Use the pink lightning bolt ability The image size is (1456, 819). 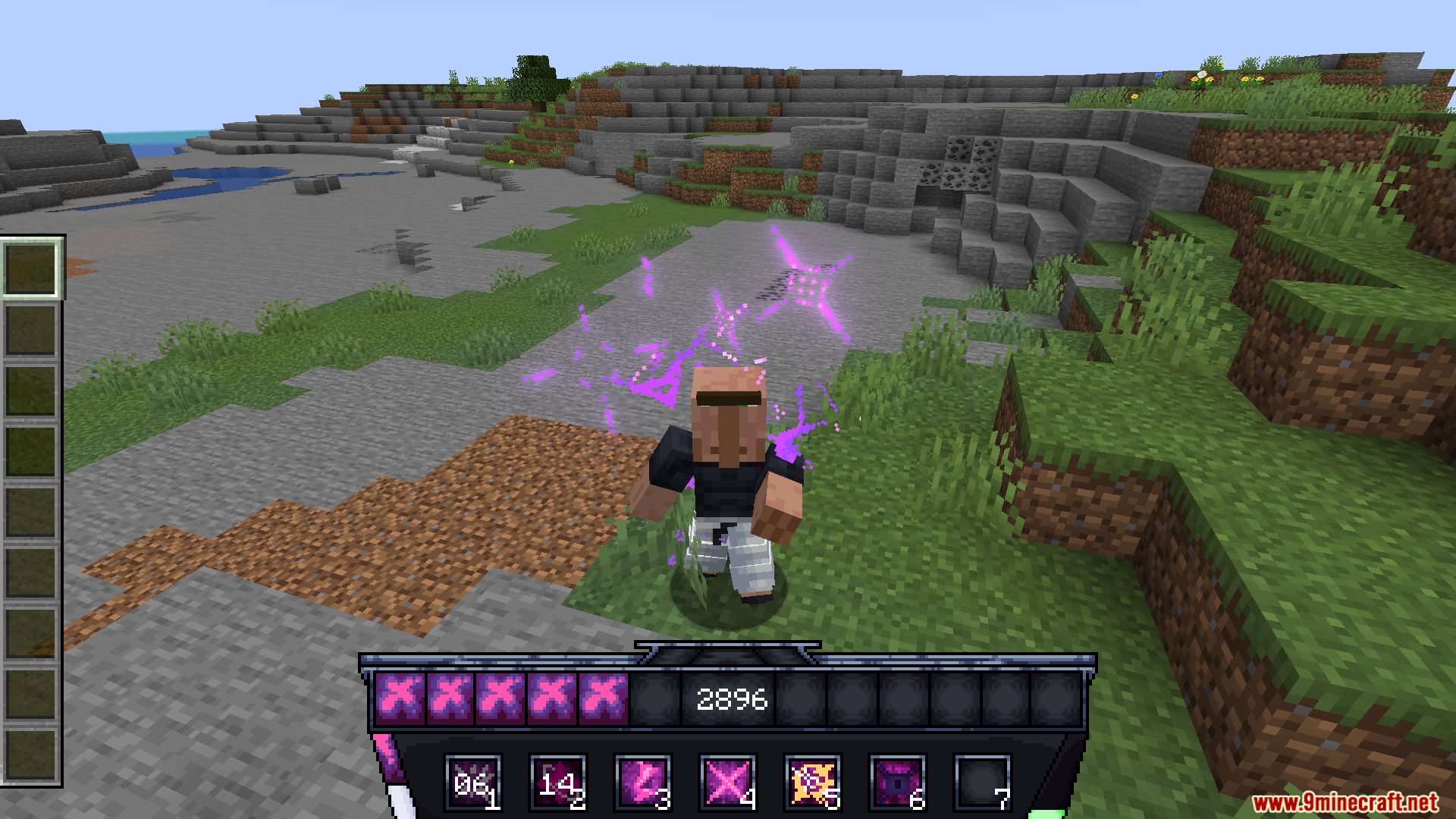(x=642, y=781)
